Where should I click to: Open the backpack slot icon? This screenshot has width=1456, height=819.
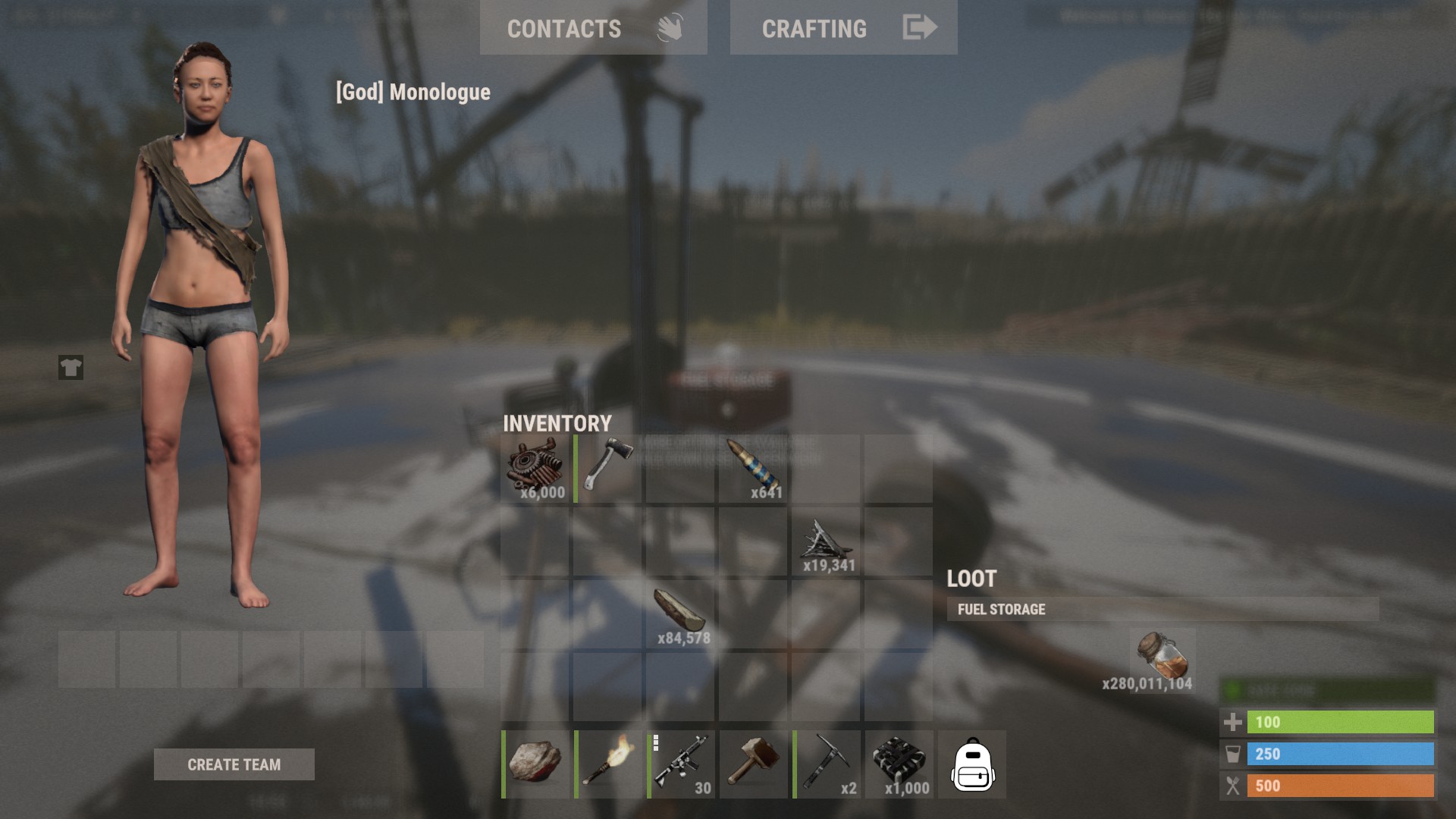click(974, 766)
